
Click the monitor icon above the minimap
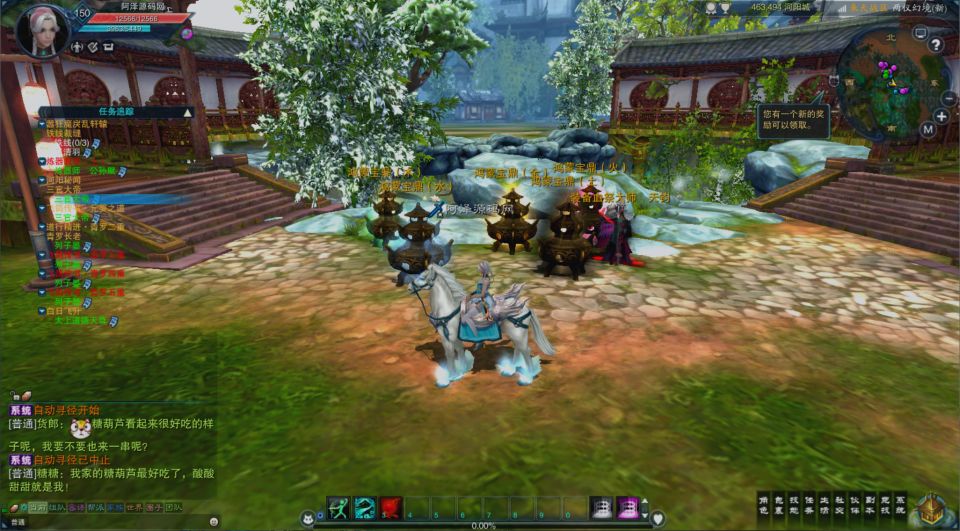pyautogui.click(x=920, y=33)
